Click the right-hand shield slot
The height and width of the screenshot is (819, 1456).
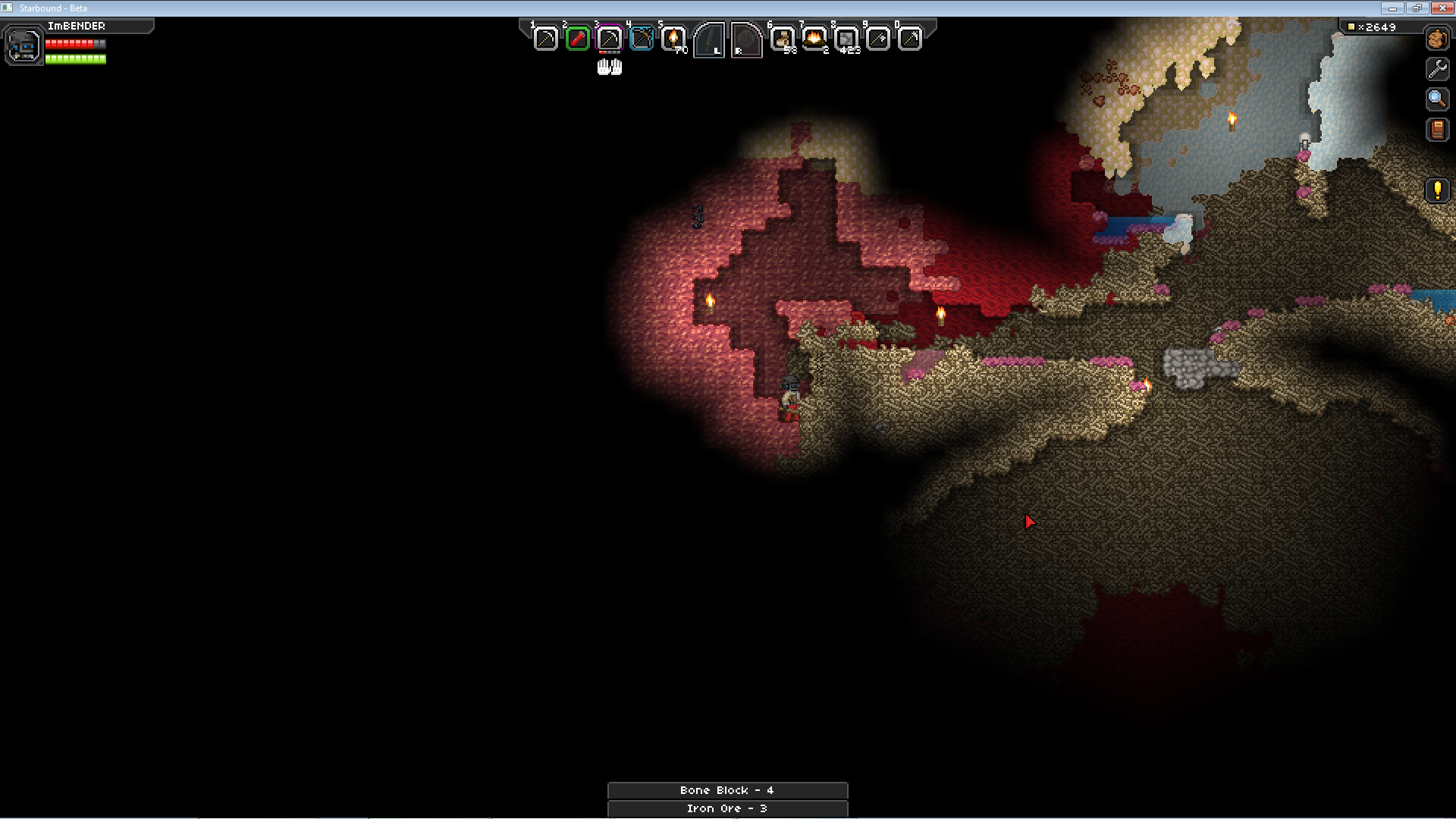pos(746,40)
